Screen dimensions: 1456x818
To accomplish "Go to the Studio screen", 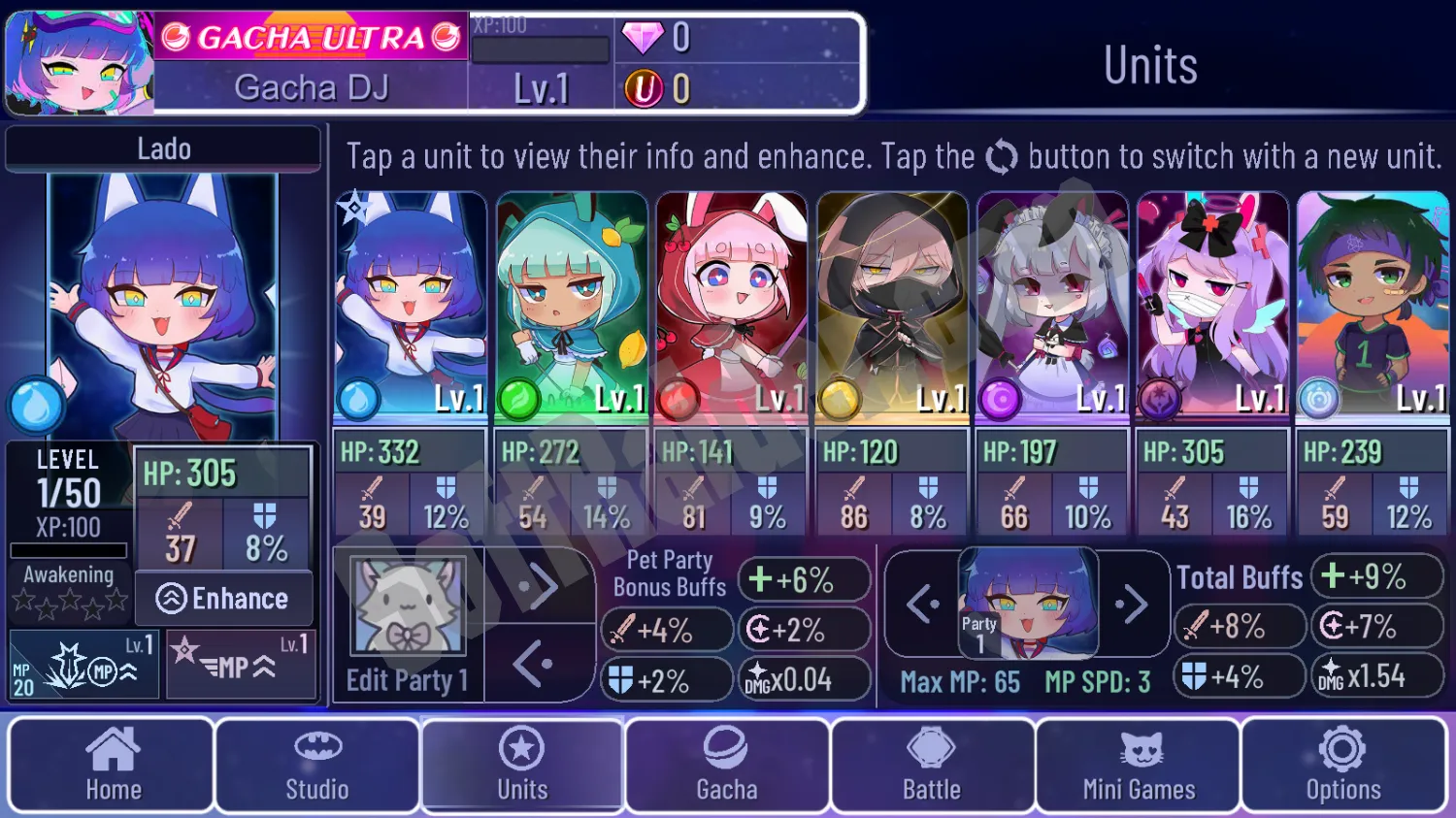I will coord(316,765).
